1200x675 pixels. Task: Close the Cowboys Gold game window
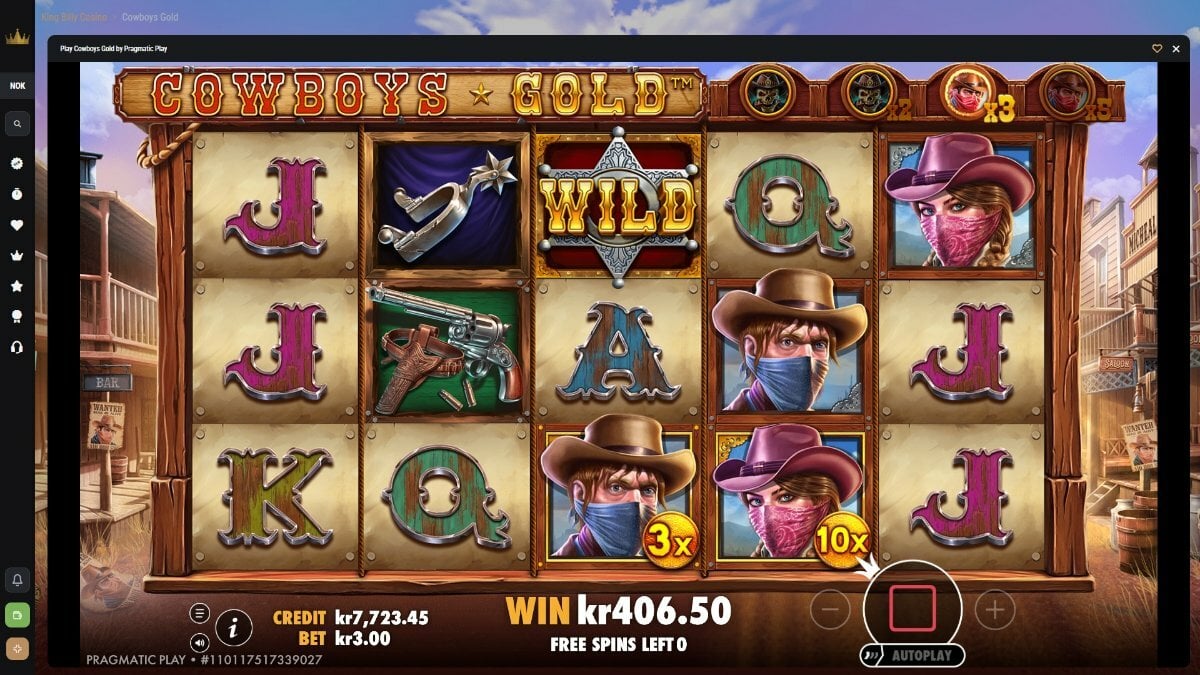[x=1175, y=48]
